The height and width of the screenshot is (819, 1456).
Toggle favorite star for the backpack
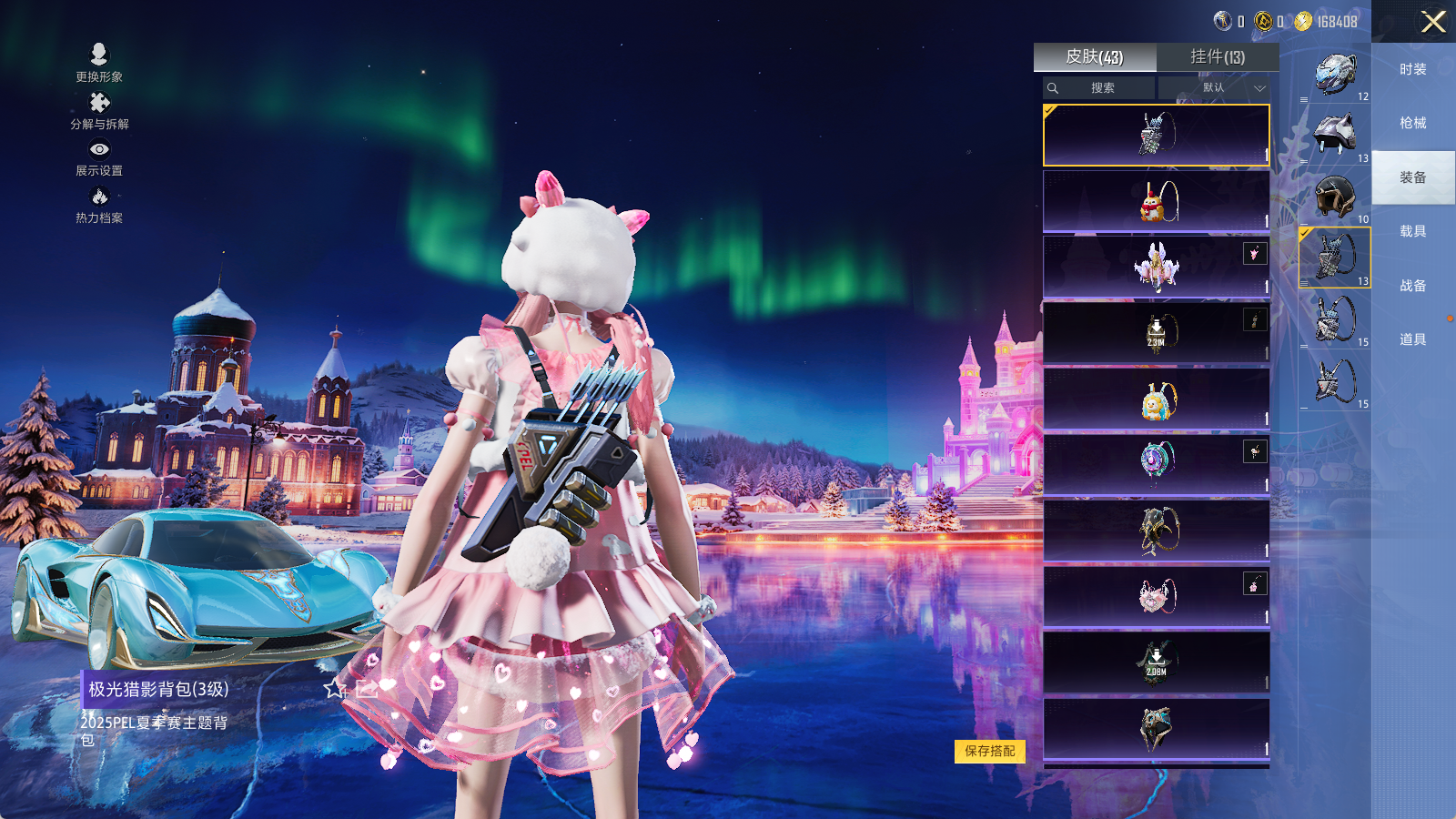[x=334, y=689]
